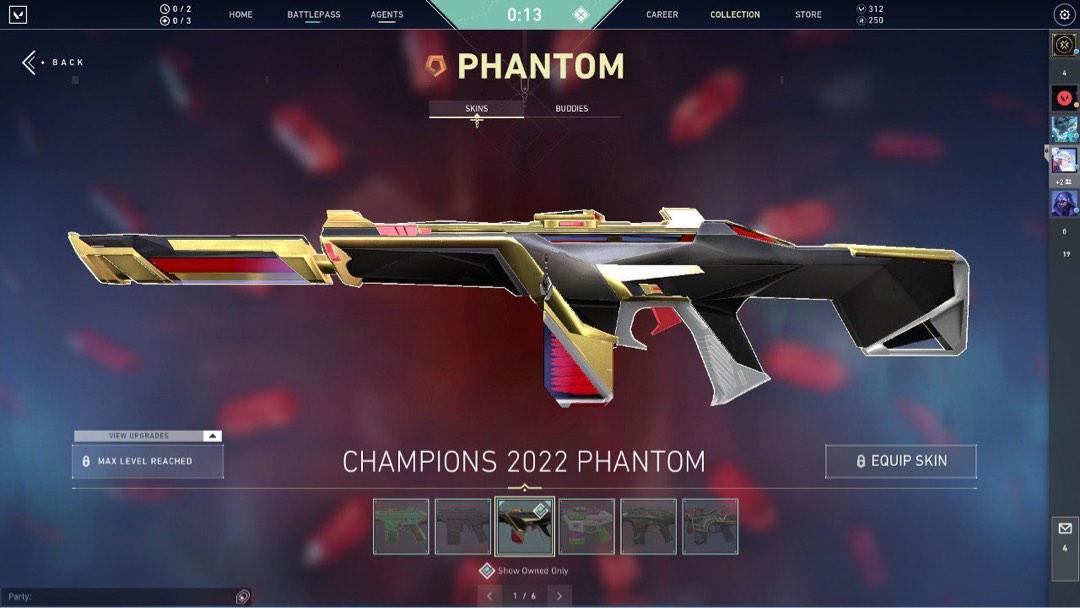Open the Home menu
Viewport: 1080px width, 608px height.
240,15
